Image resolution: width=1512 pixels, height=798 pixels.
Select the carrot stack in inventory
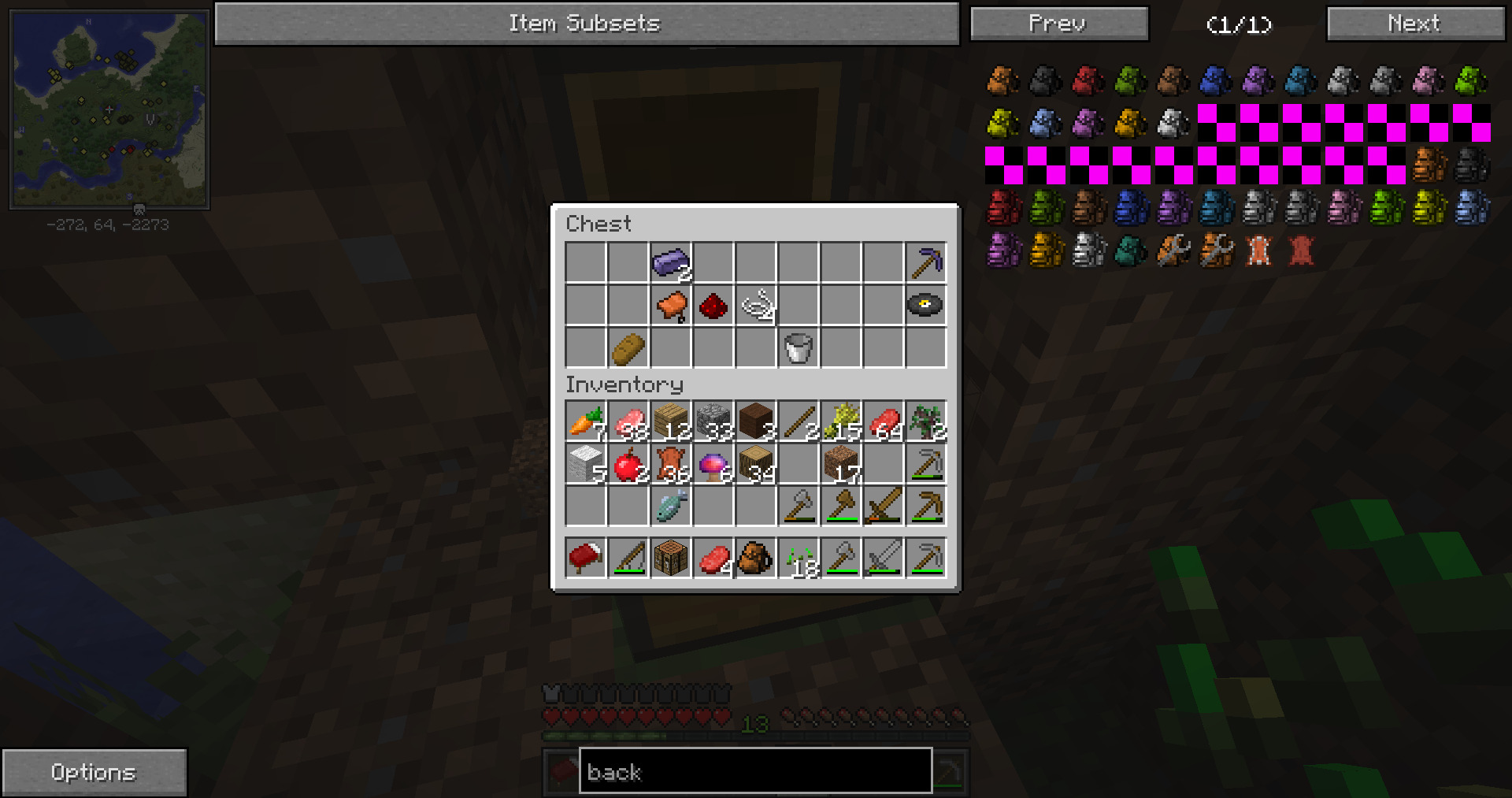pos(585,421)
